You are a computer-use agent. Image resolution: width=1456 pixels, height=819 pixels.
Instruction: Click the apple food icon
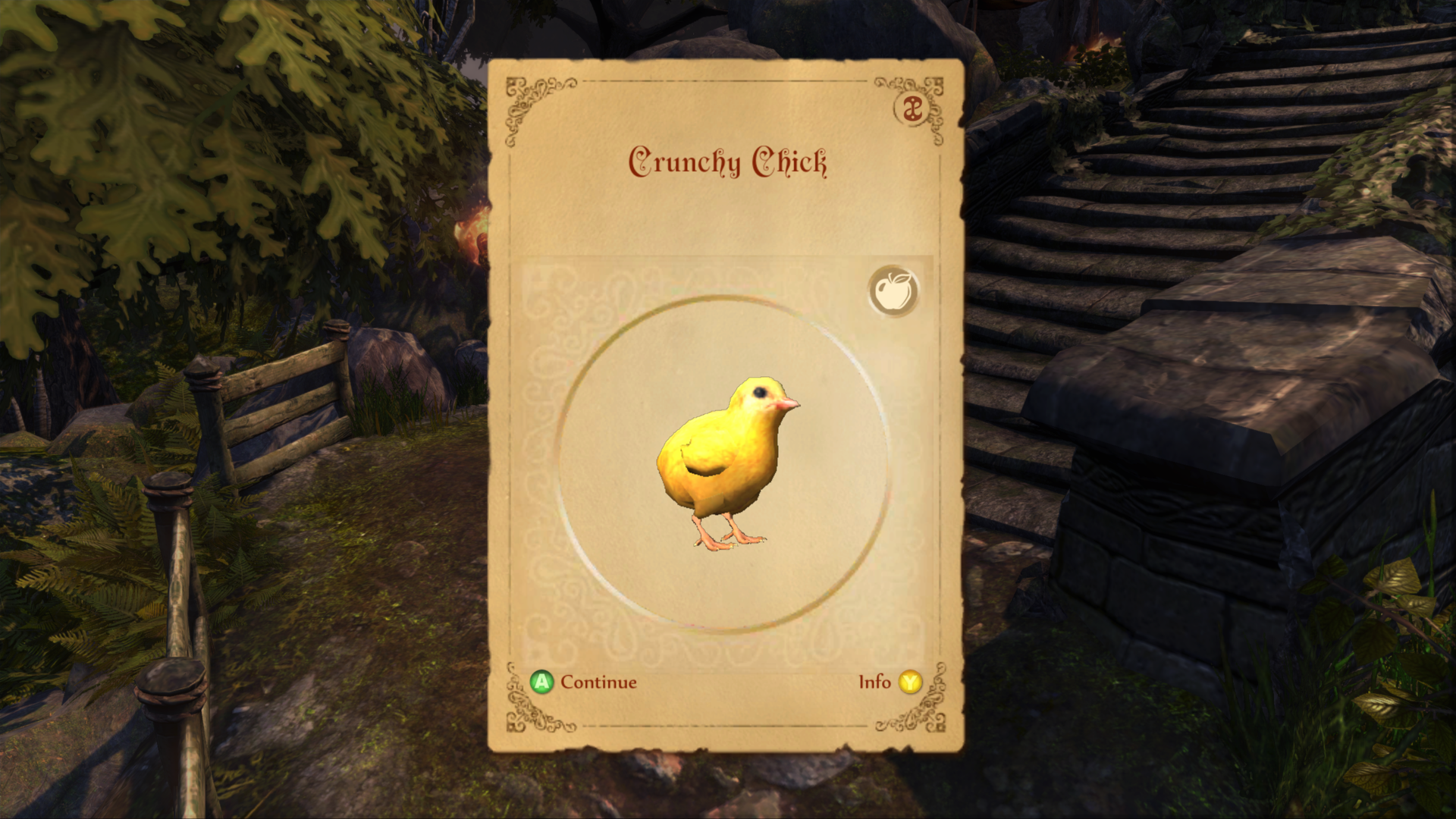tap(893, 290)
